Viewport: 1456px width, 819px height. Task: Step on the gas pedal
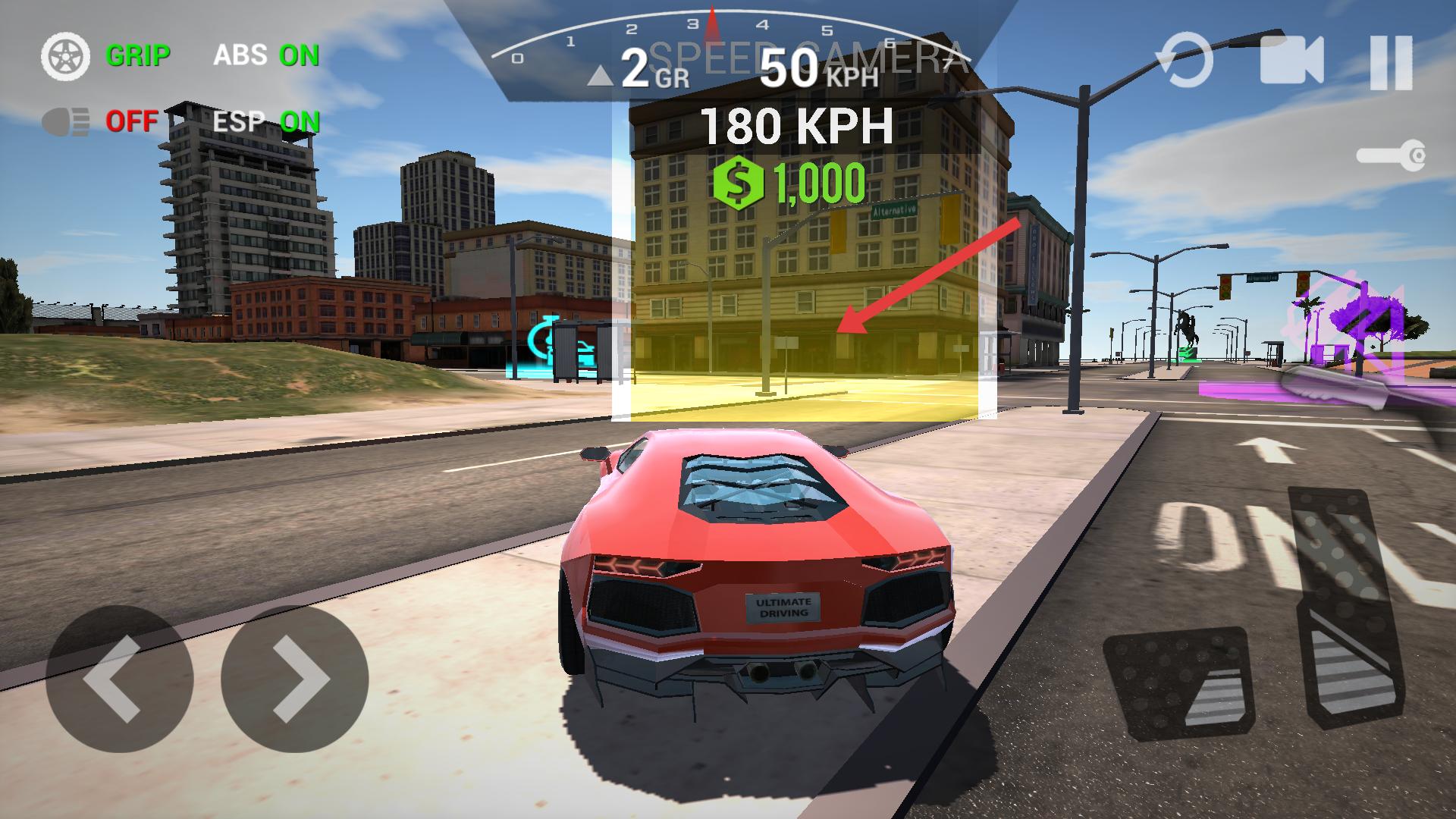point(1344,607)
